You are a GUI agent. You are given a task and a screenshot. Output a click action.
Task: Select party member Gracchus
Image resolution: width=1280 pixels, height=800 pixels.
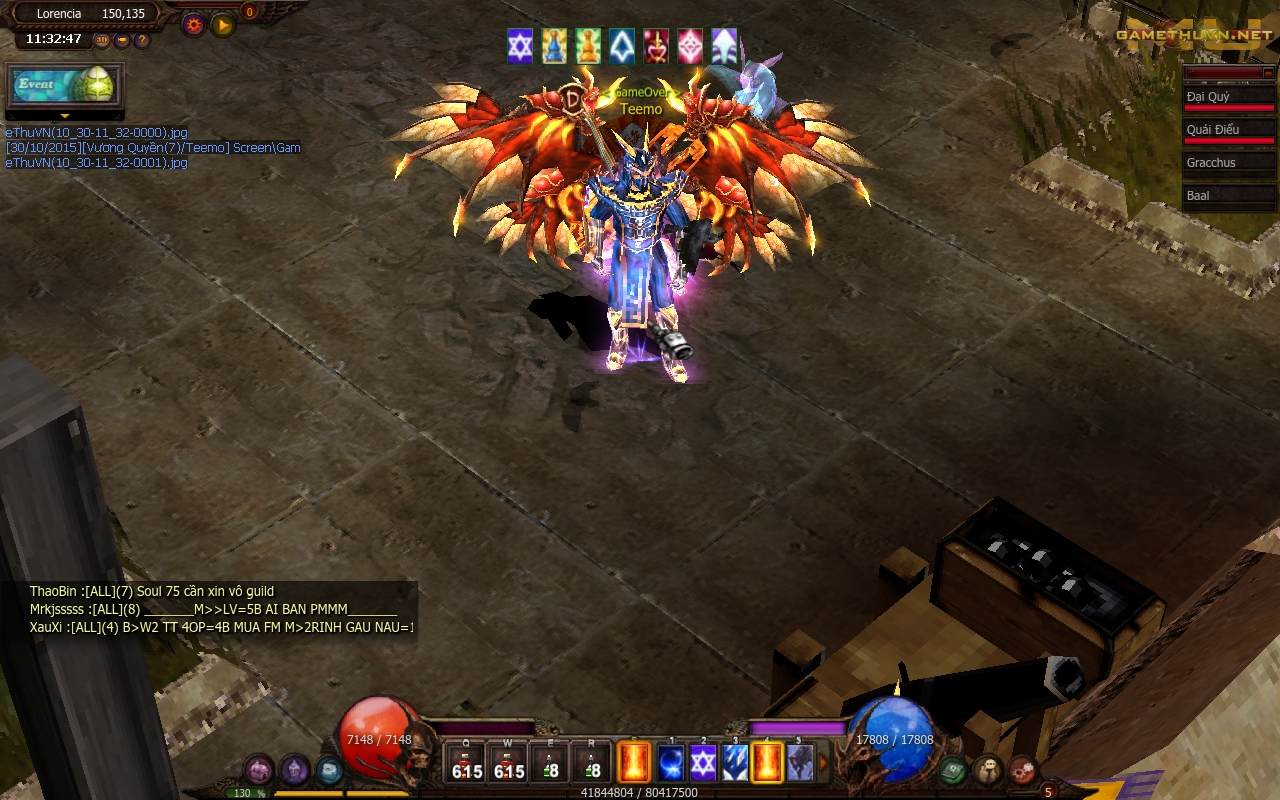tap(1229, 162)
